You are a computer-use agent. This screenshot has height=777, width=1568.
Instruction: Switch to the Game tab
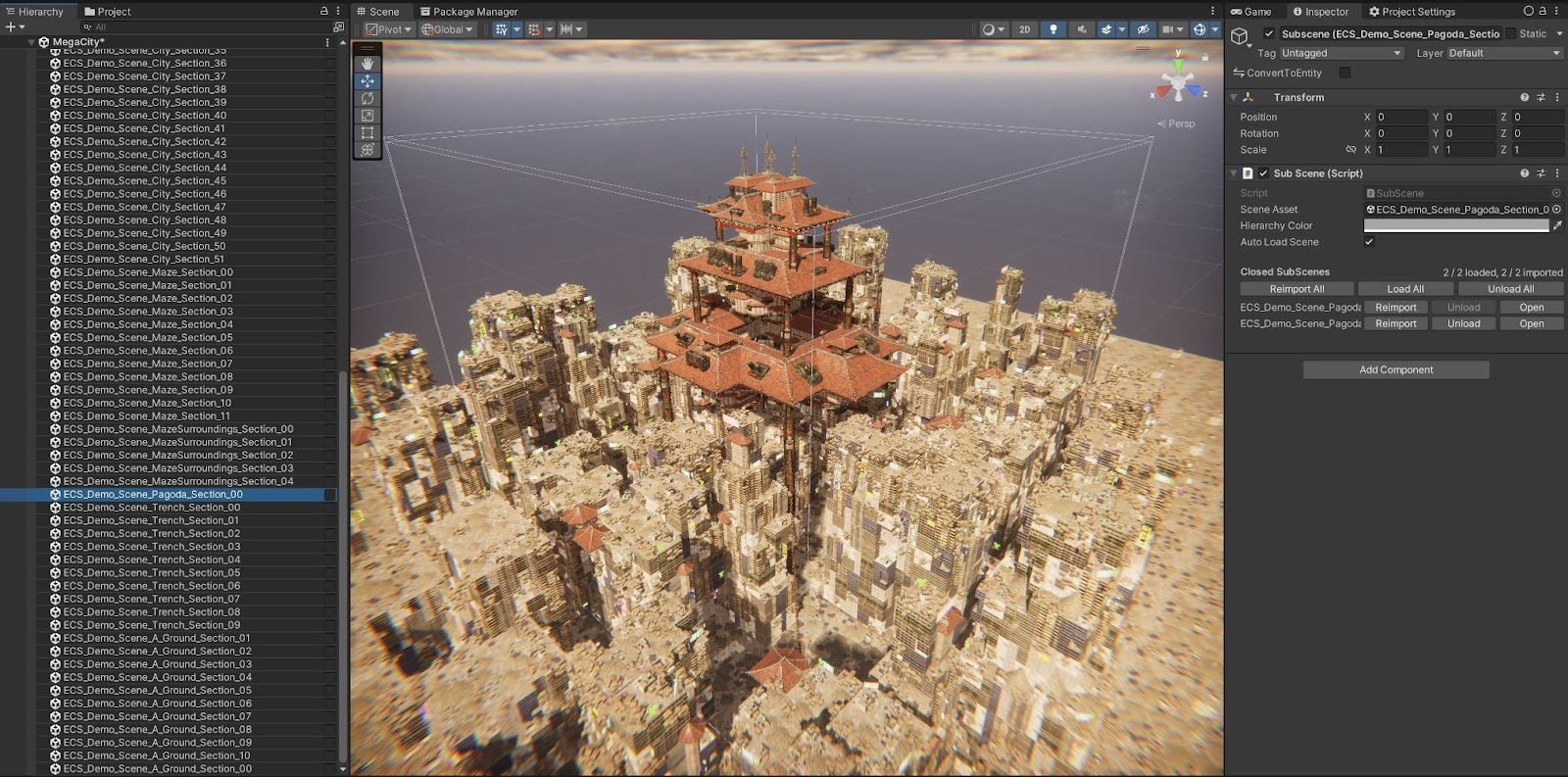tap(1251, 12)
